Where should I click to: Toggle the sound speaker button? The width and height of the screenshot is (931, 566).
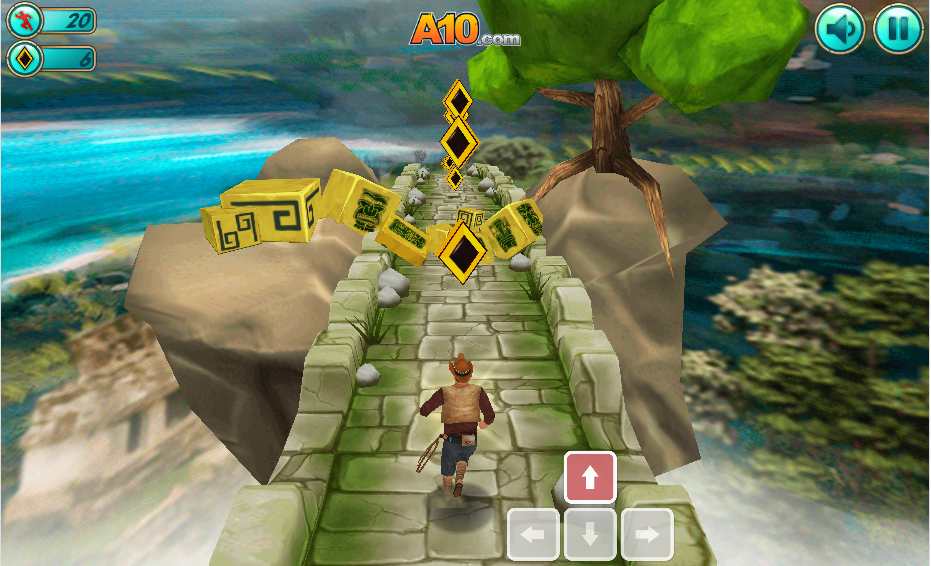click(840, 29)
